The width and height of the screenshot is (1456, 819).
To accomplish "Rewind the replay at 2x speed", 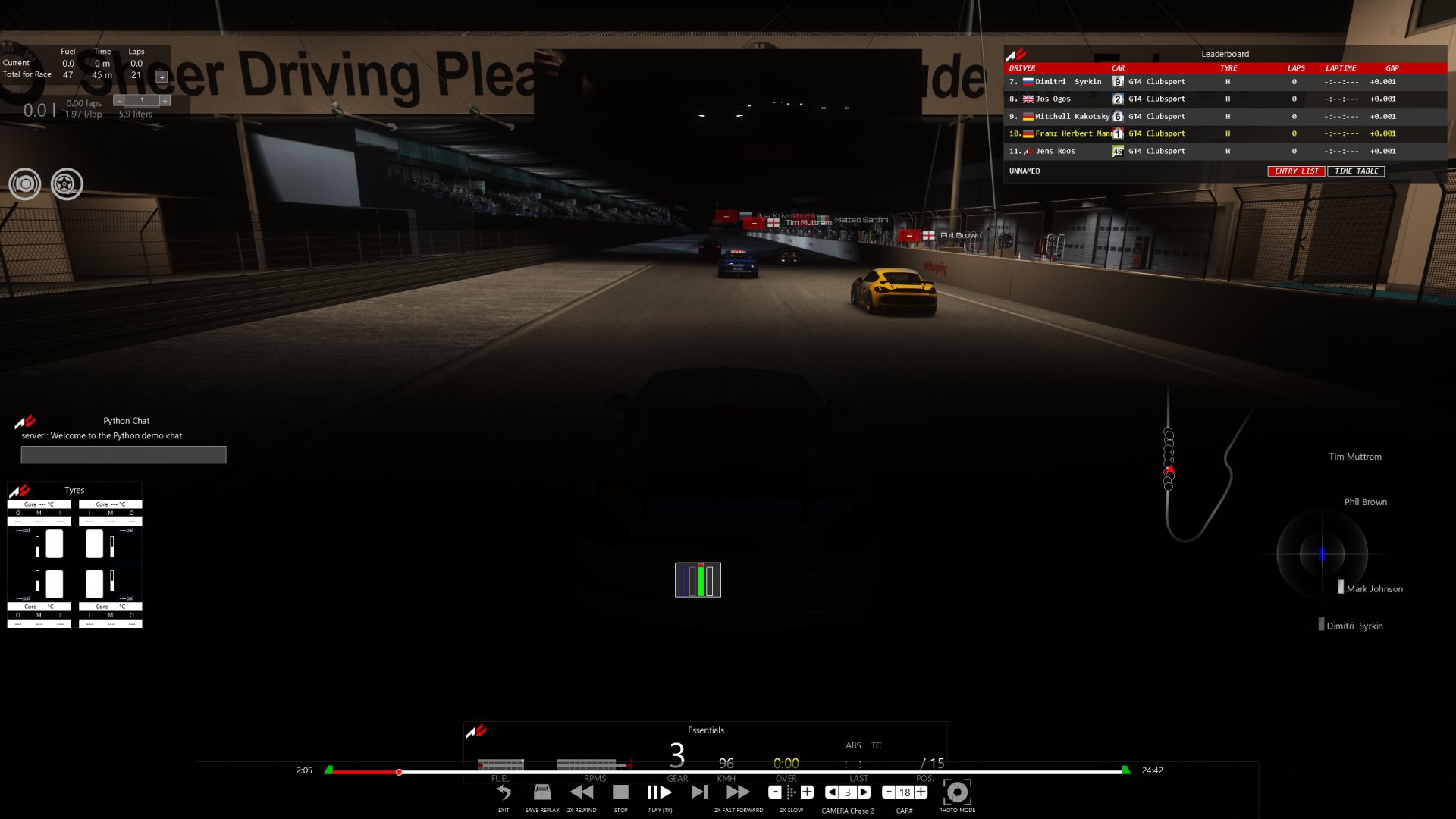I will point(582,792).
